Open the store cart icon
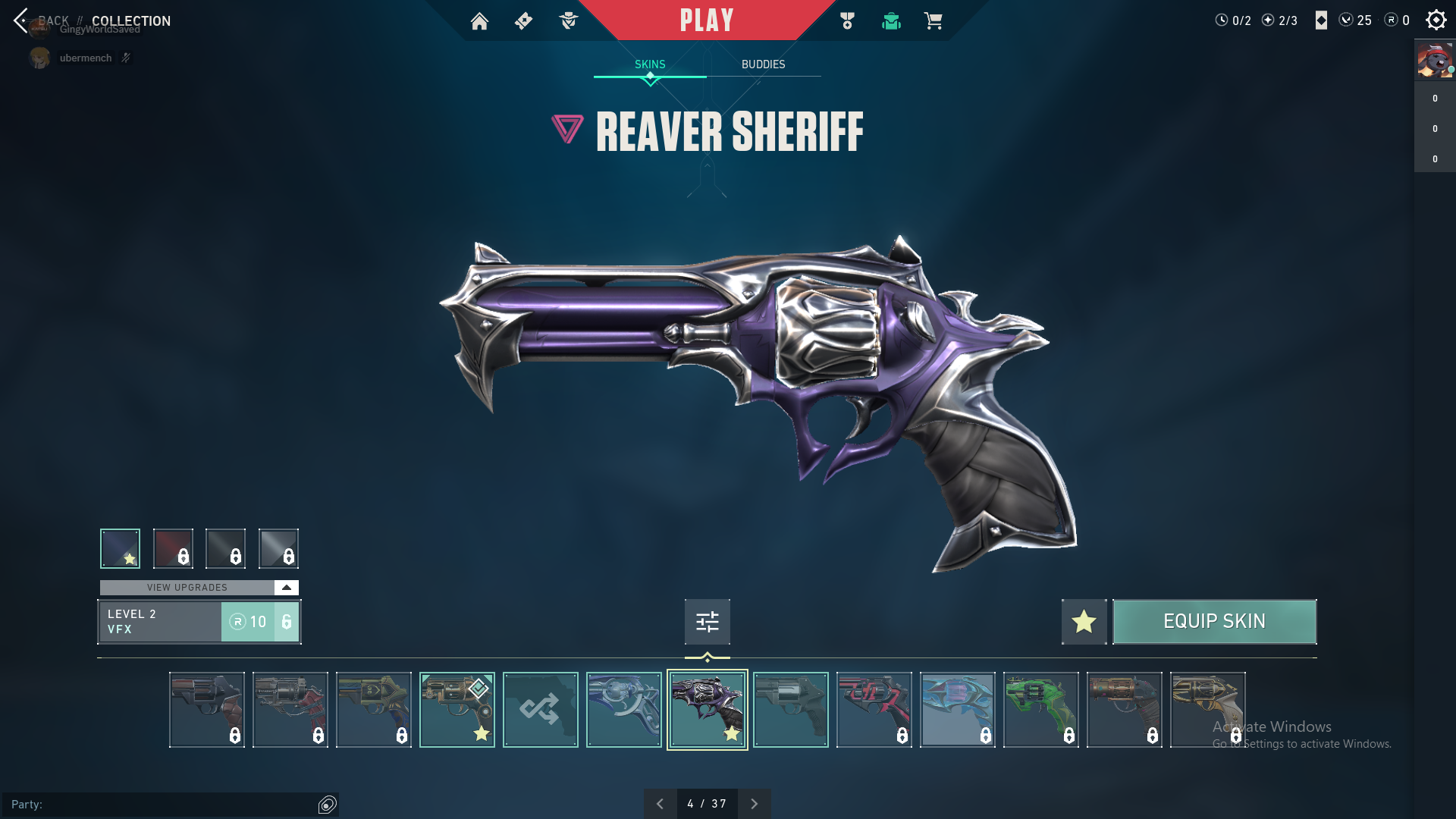The image size is (1456, 819). (x=933, y=21)
